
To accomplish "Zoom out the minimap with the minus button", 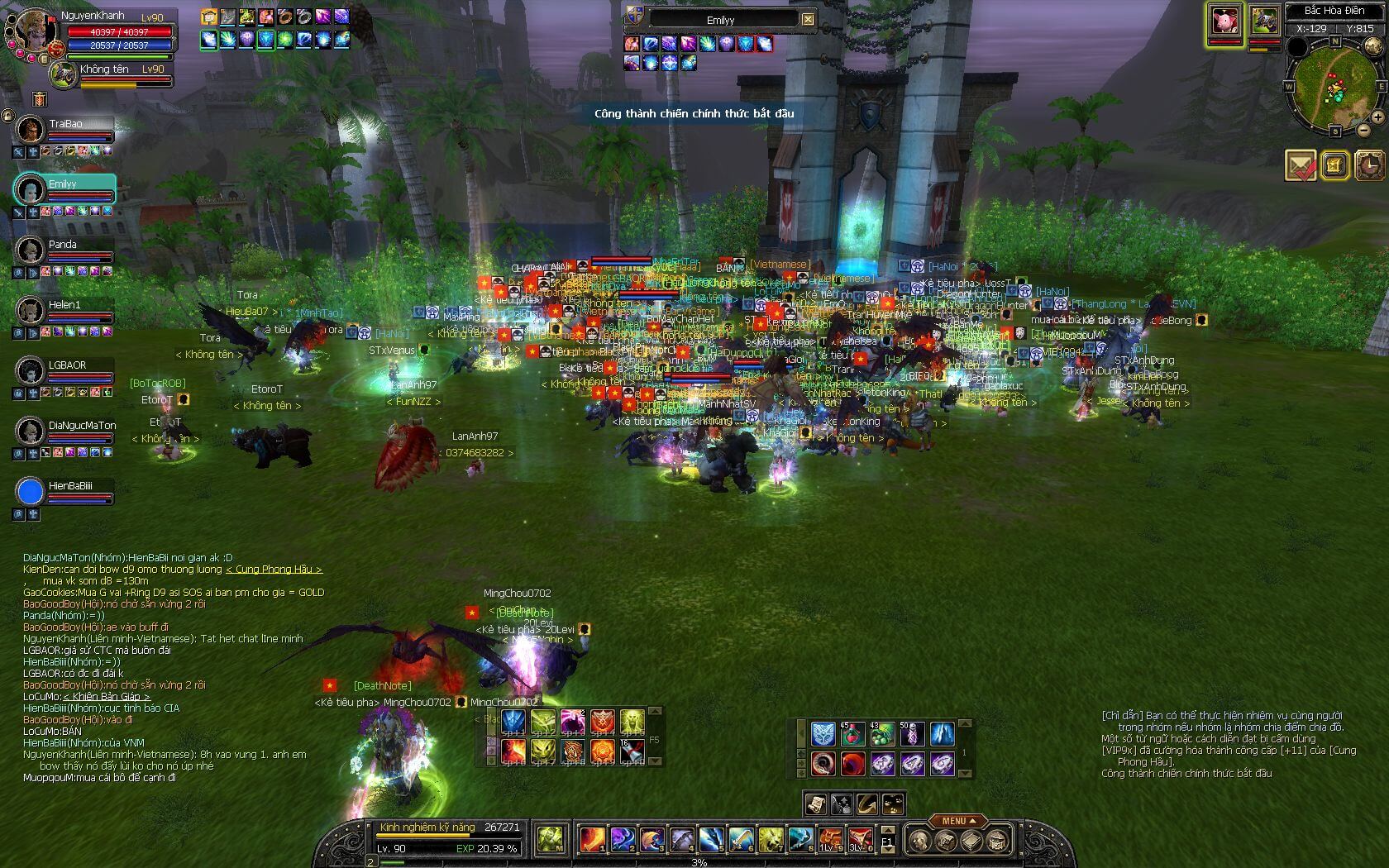I will (x=1363, y=130).
